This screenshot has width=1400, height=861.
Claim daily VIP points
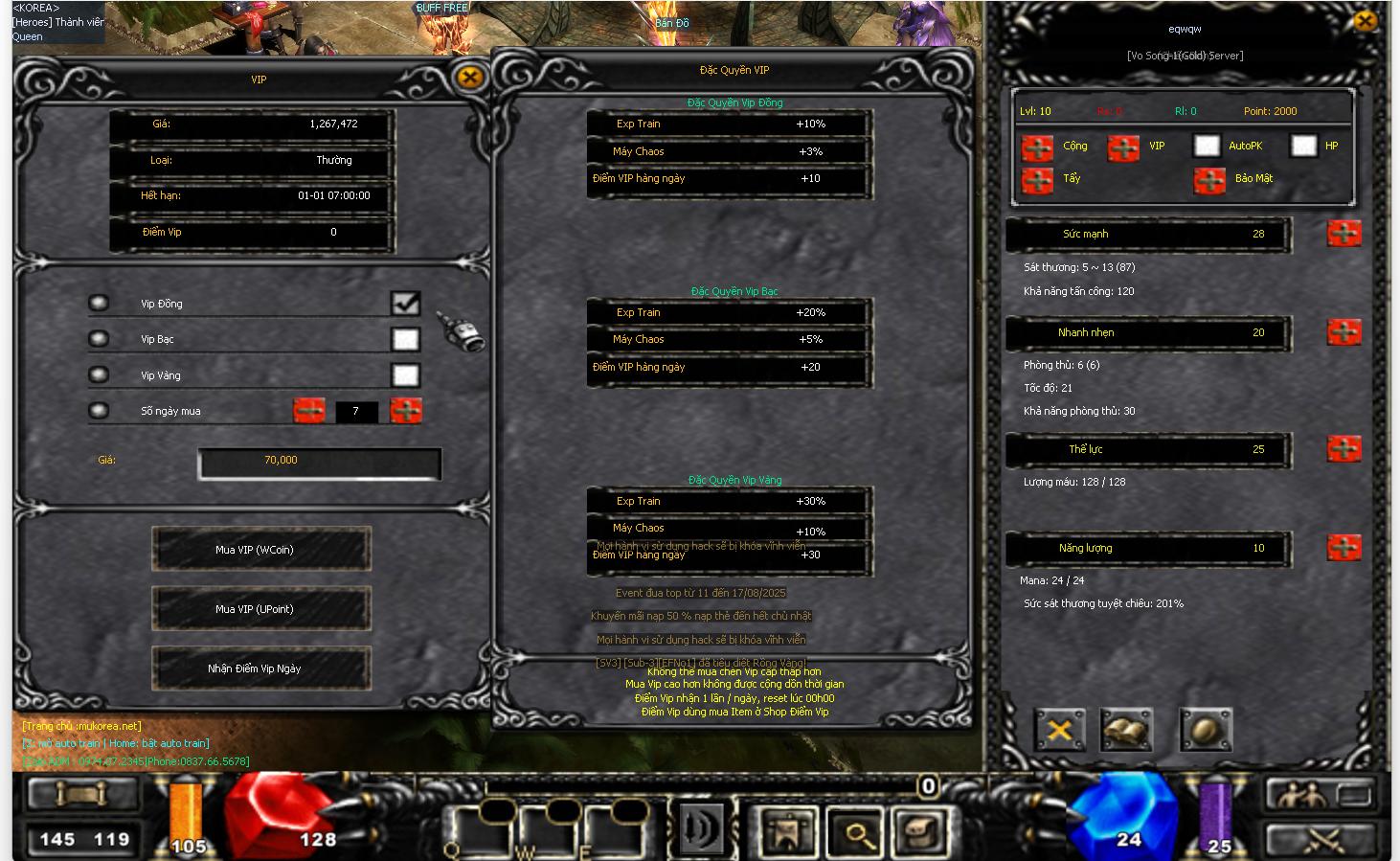[260, 668]
